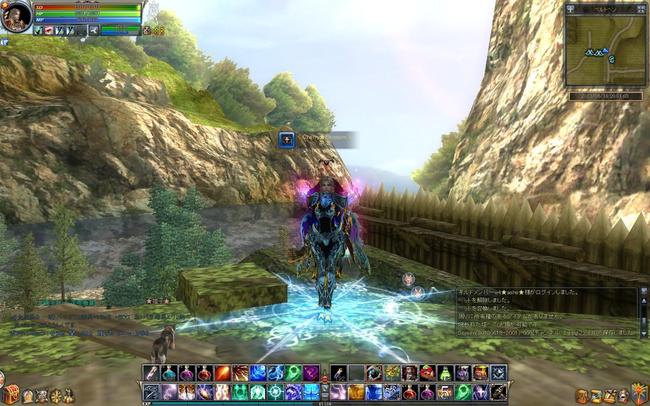
Task: Open the minimap
Action: click(x=604, y=50)
